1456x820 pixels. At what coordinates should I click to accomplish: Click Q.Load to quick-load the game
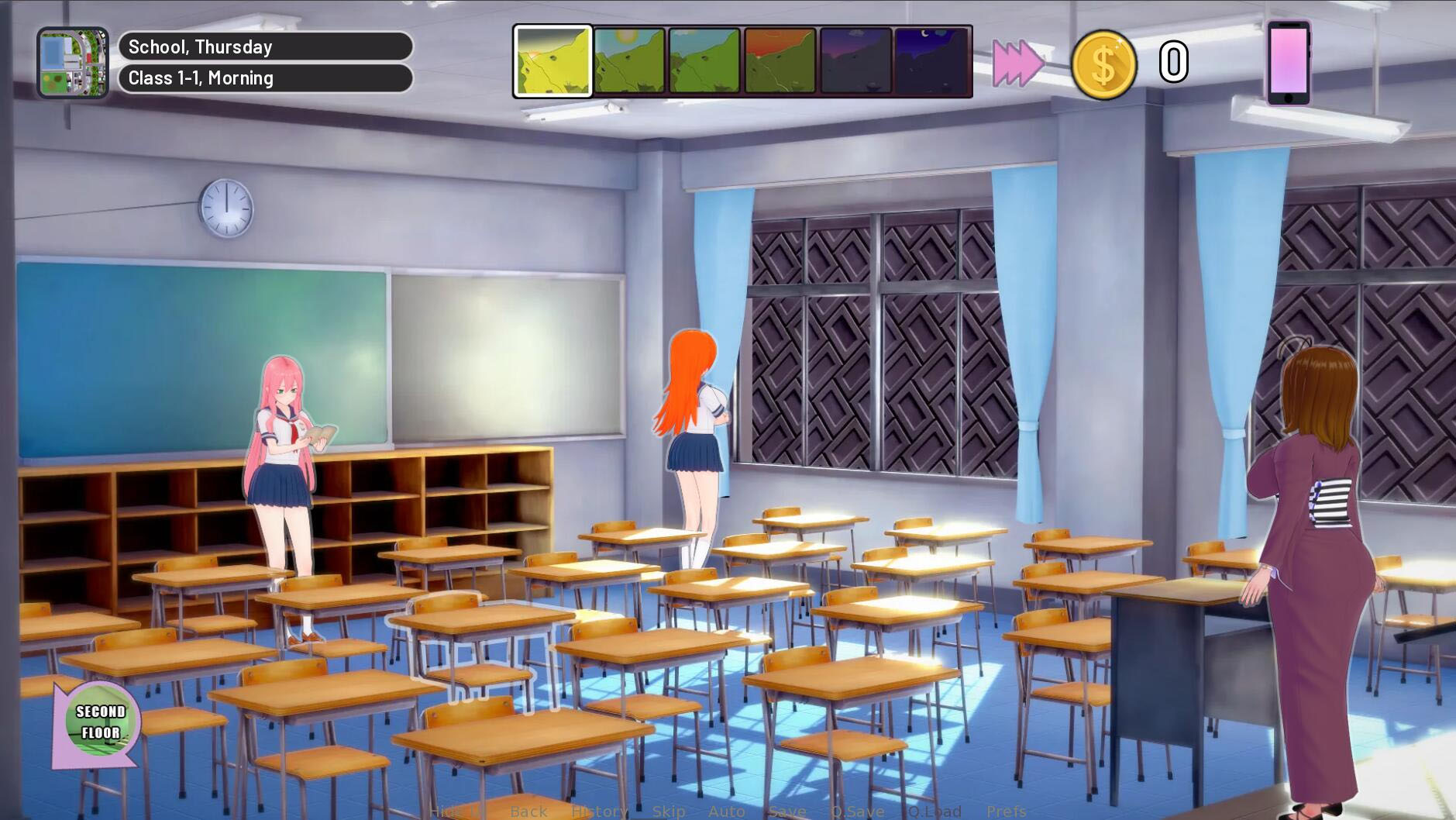point(931,811)
